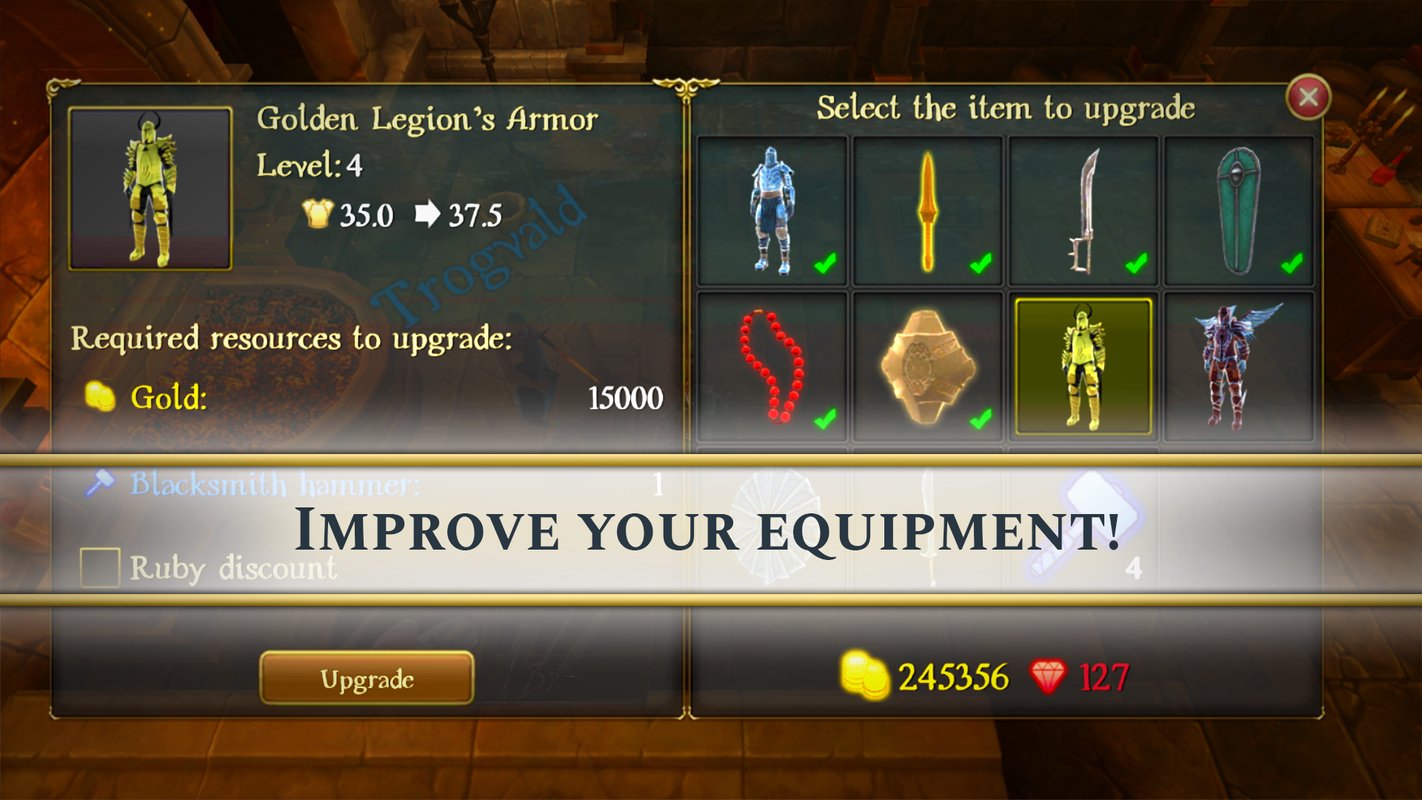Screen dimensions: 1422x800
Task: Pick the green shield item
Action: click(1239, 211)
